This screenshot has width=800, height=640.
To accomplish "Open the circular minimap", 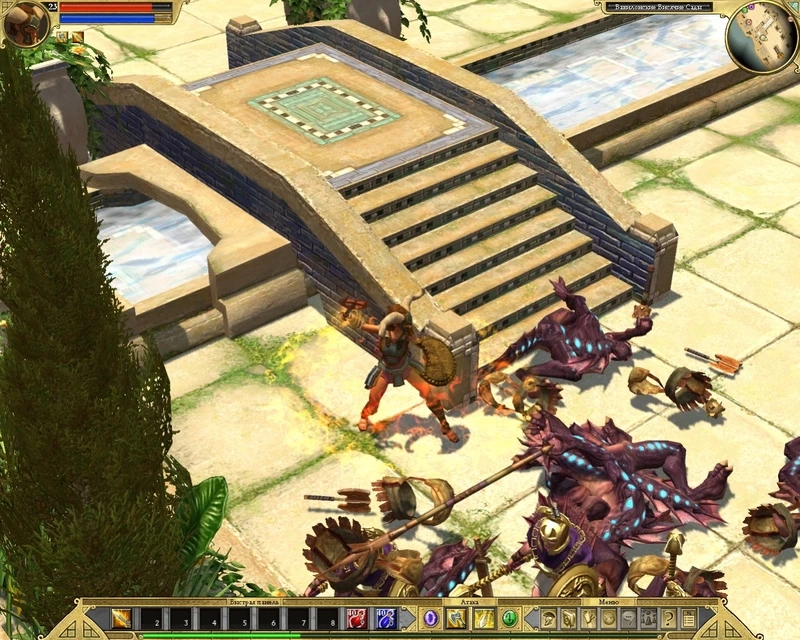I will tap(762, 37).
